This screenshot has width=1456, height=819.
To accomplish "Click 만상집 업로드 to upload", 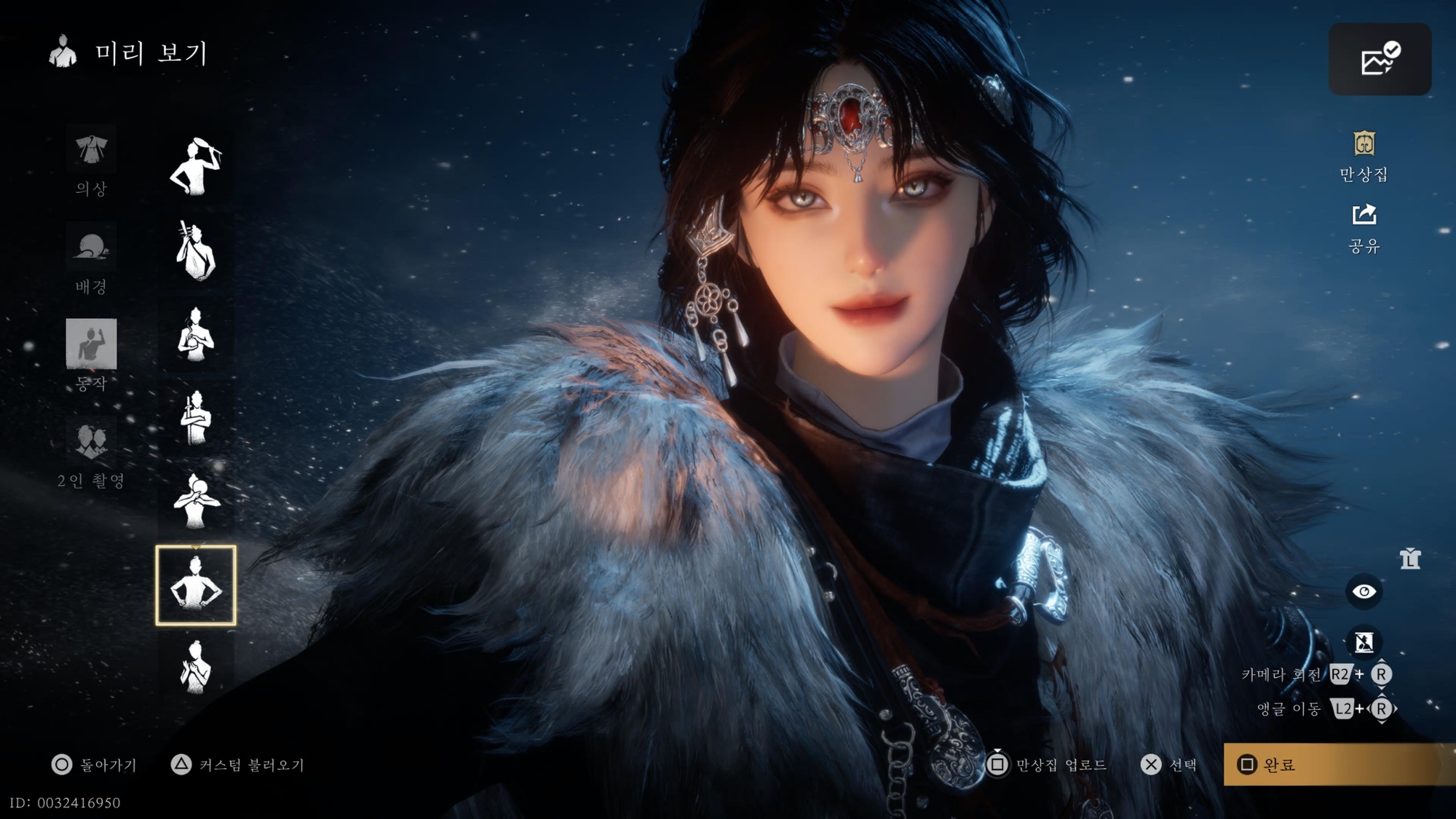I will coord(1048,764).
